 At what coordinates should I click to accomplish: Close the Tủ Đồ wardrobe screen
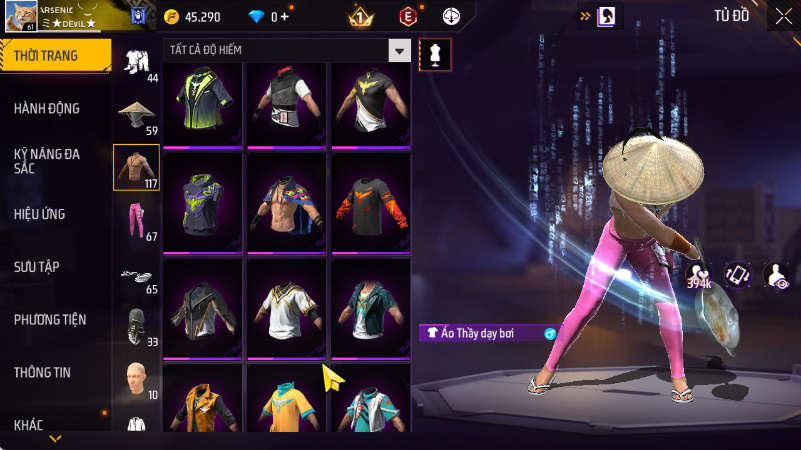coord(782,16)
